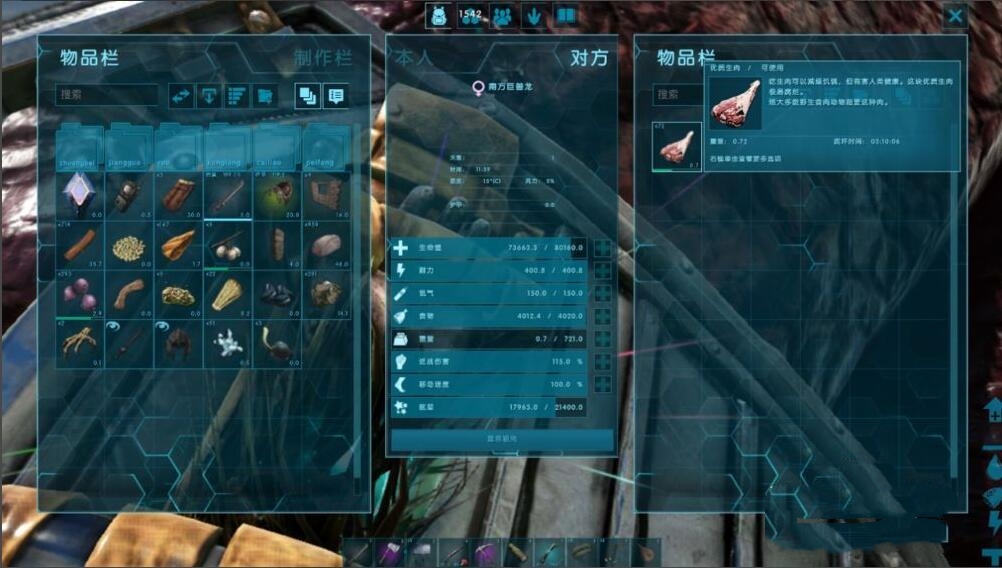Select the yellow claw item slot
The height and width of the screenshot is (568, 1002).
click(x=80, y=344)
